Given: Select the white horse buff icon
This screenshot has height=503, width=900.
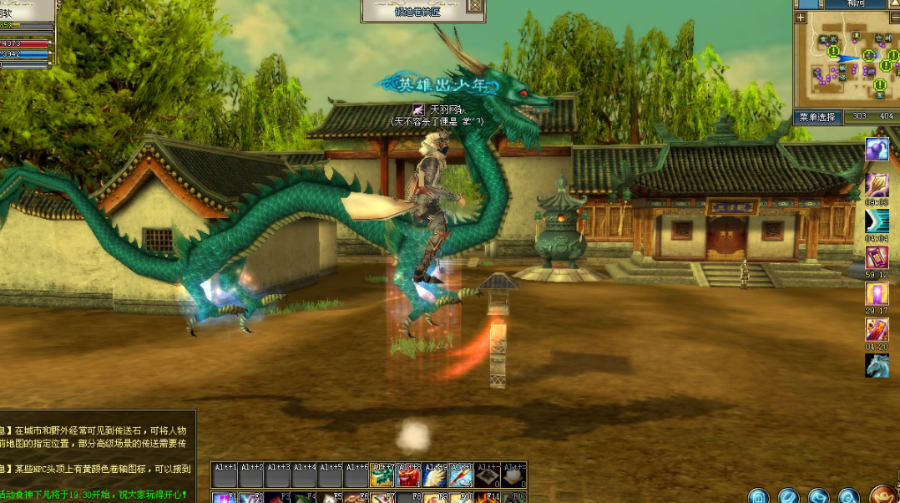Looking at the screenshot, I should coord(877,366).
